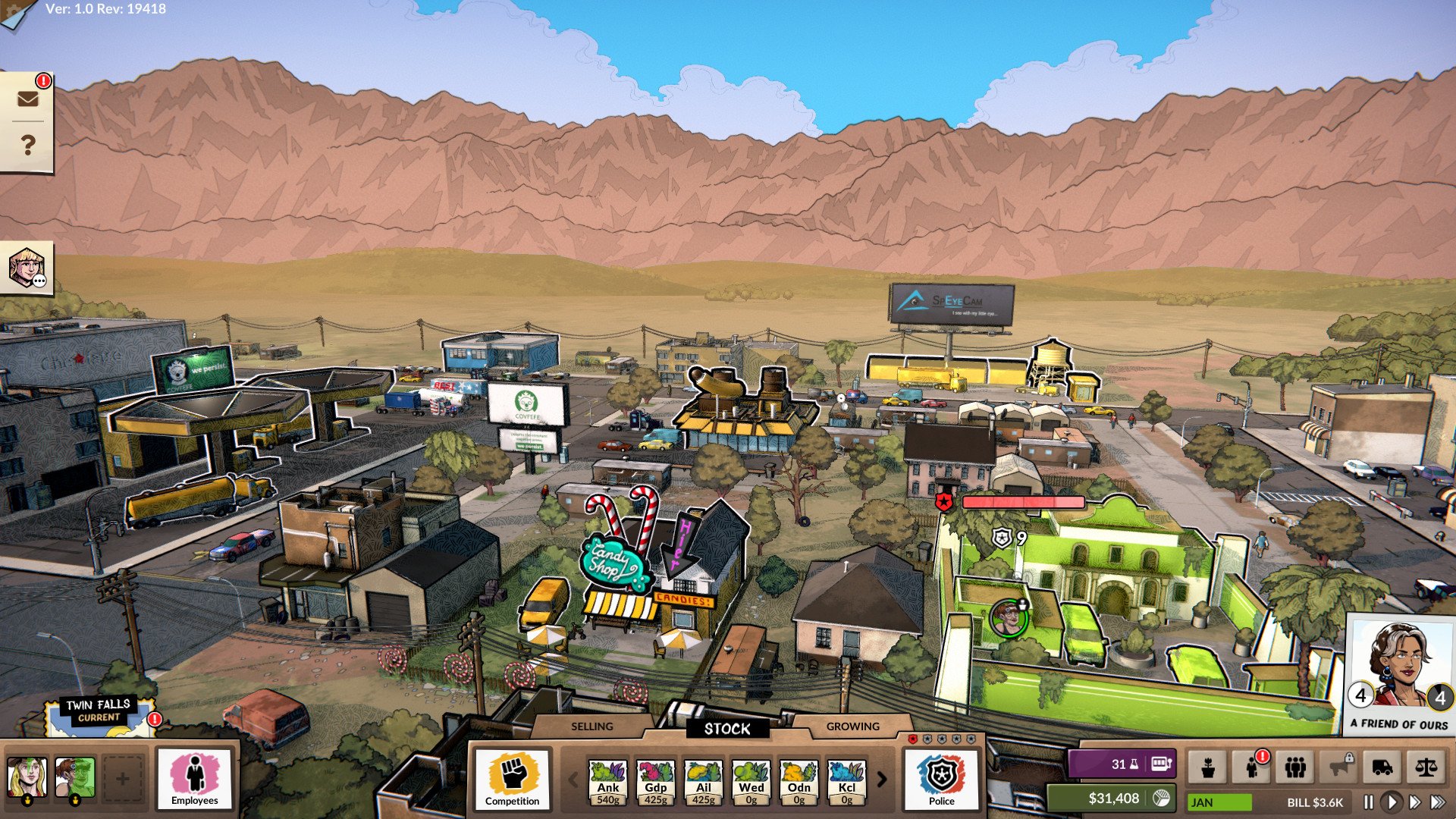
Task: Open the plant pot growing panel
Action: [x=1209, y=767]
